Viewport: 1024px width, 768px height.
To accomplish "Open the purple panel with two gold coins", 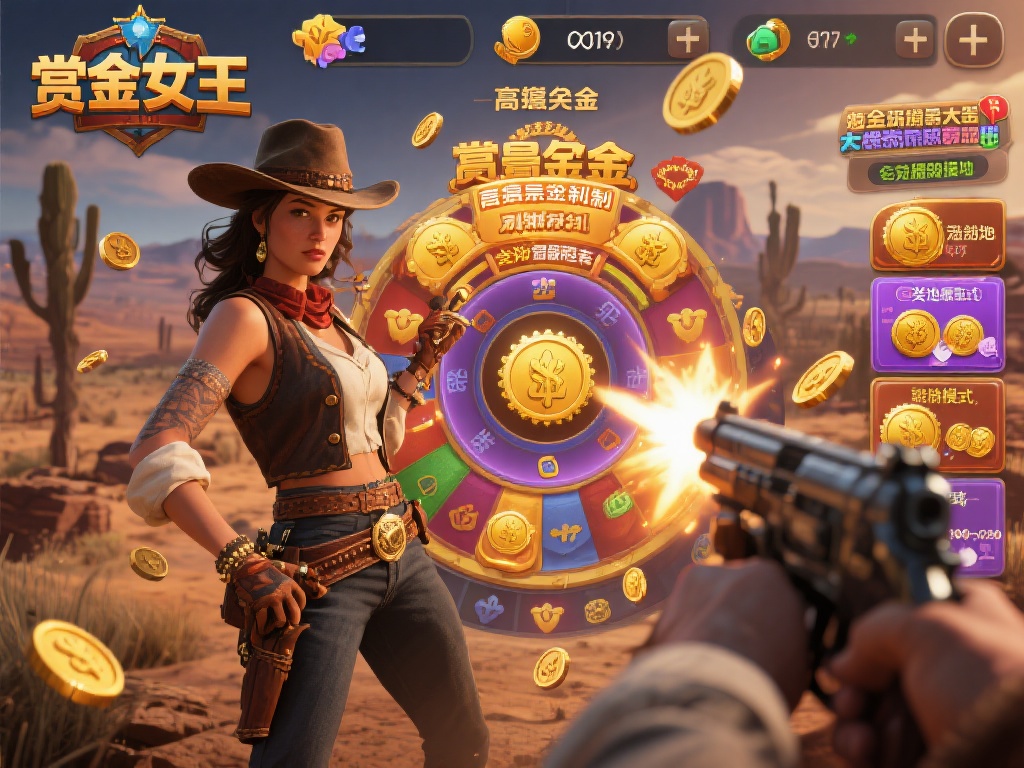I will tap(937, 324).
